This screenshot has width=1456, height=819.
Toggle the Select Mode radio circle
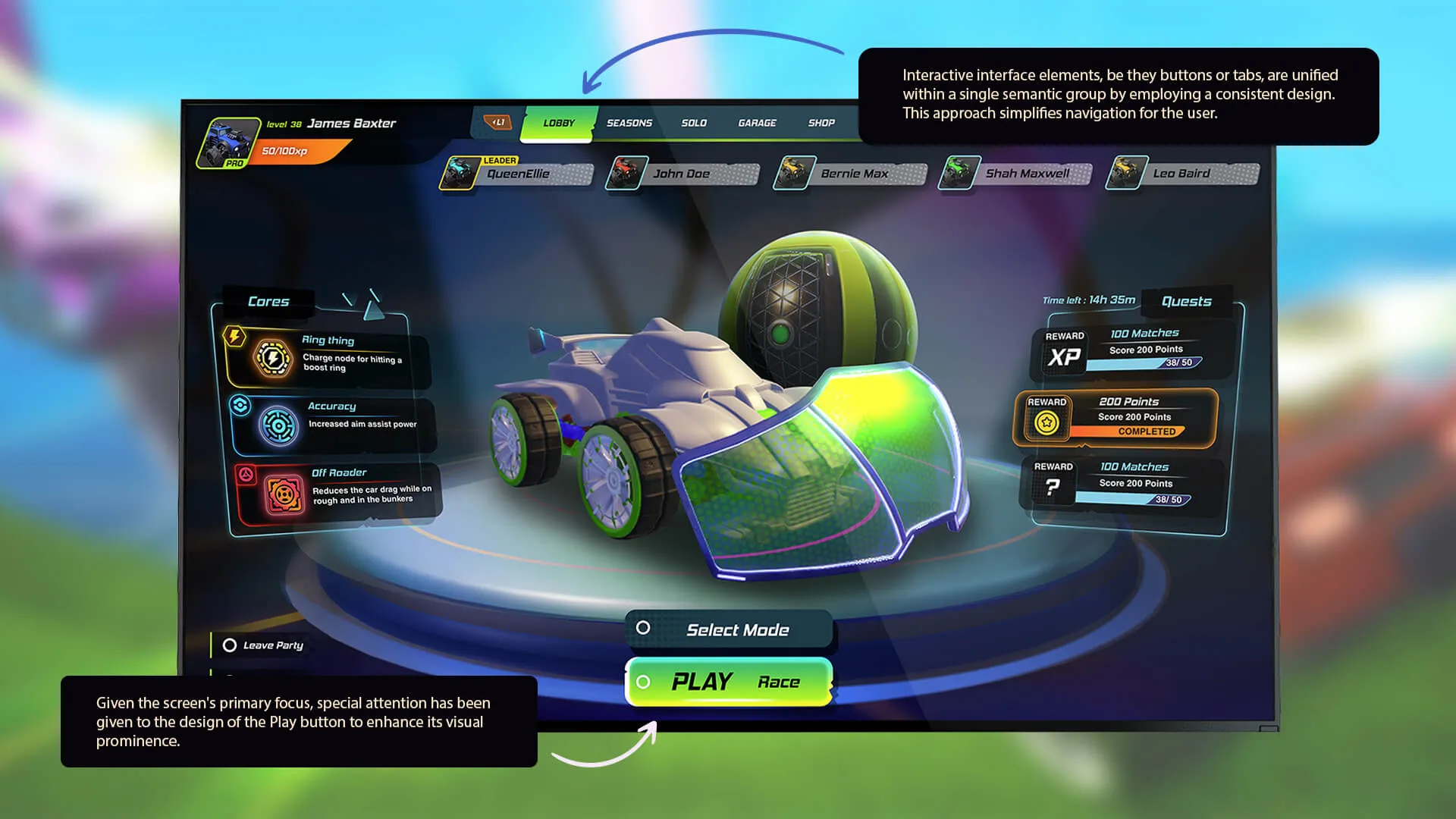point(644,628)
